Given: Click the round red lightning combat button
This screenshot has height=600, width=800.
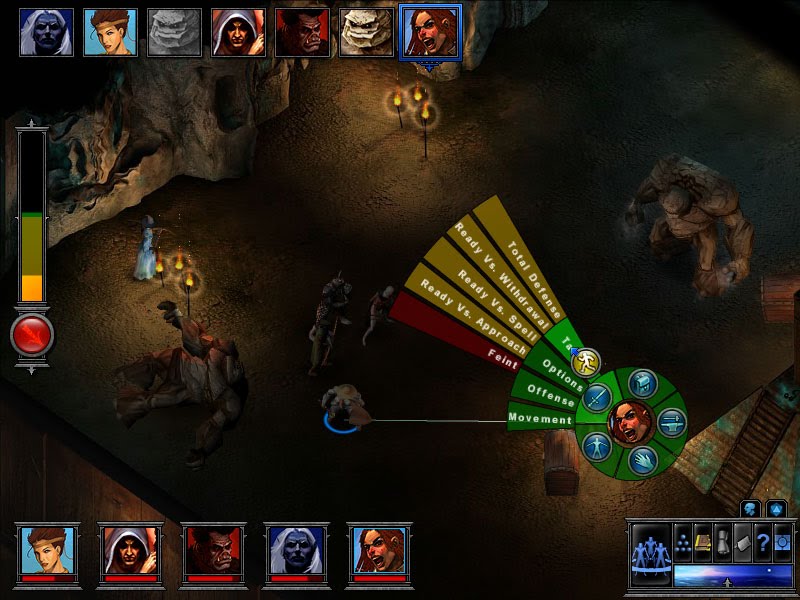Looking at the screenshot, I should point(32,336).
